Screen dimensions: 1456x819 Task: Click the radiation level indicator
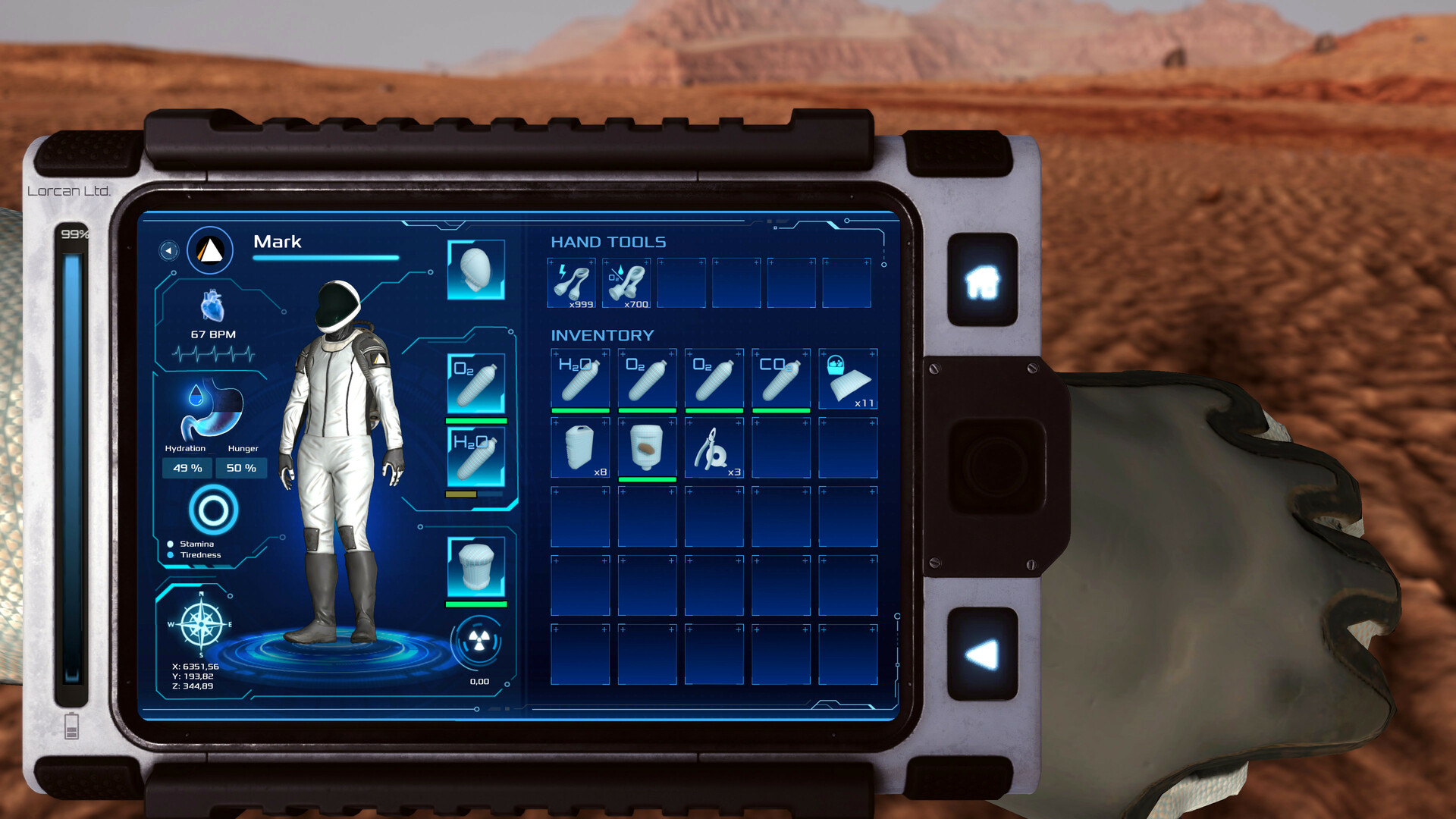pyautogui.click(x=478, y=641)
